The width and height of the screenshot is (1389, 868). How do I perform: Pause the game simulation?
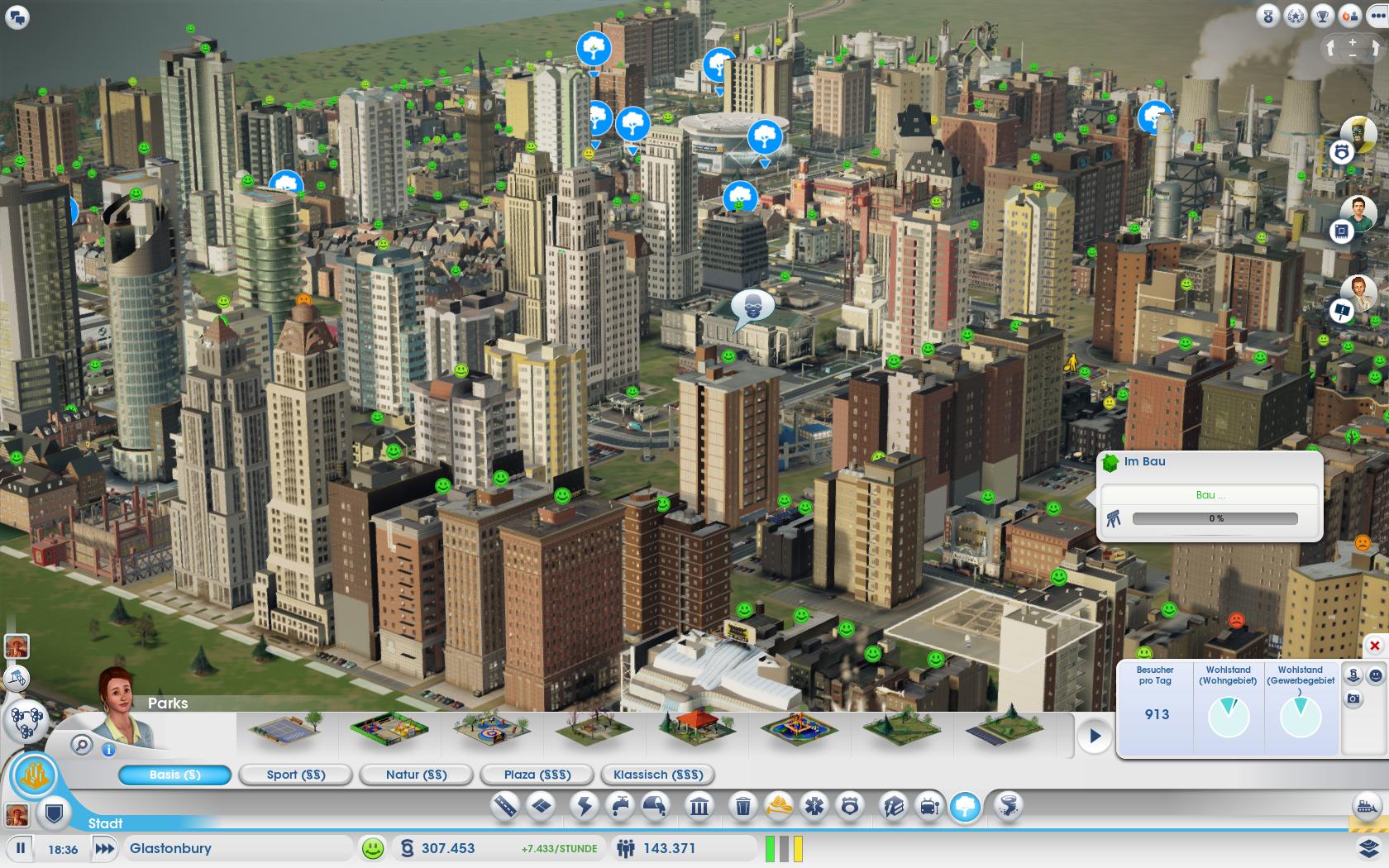pos(21,848)
